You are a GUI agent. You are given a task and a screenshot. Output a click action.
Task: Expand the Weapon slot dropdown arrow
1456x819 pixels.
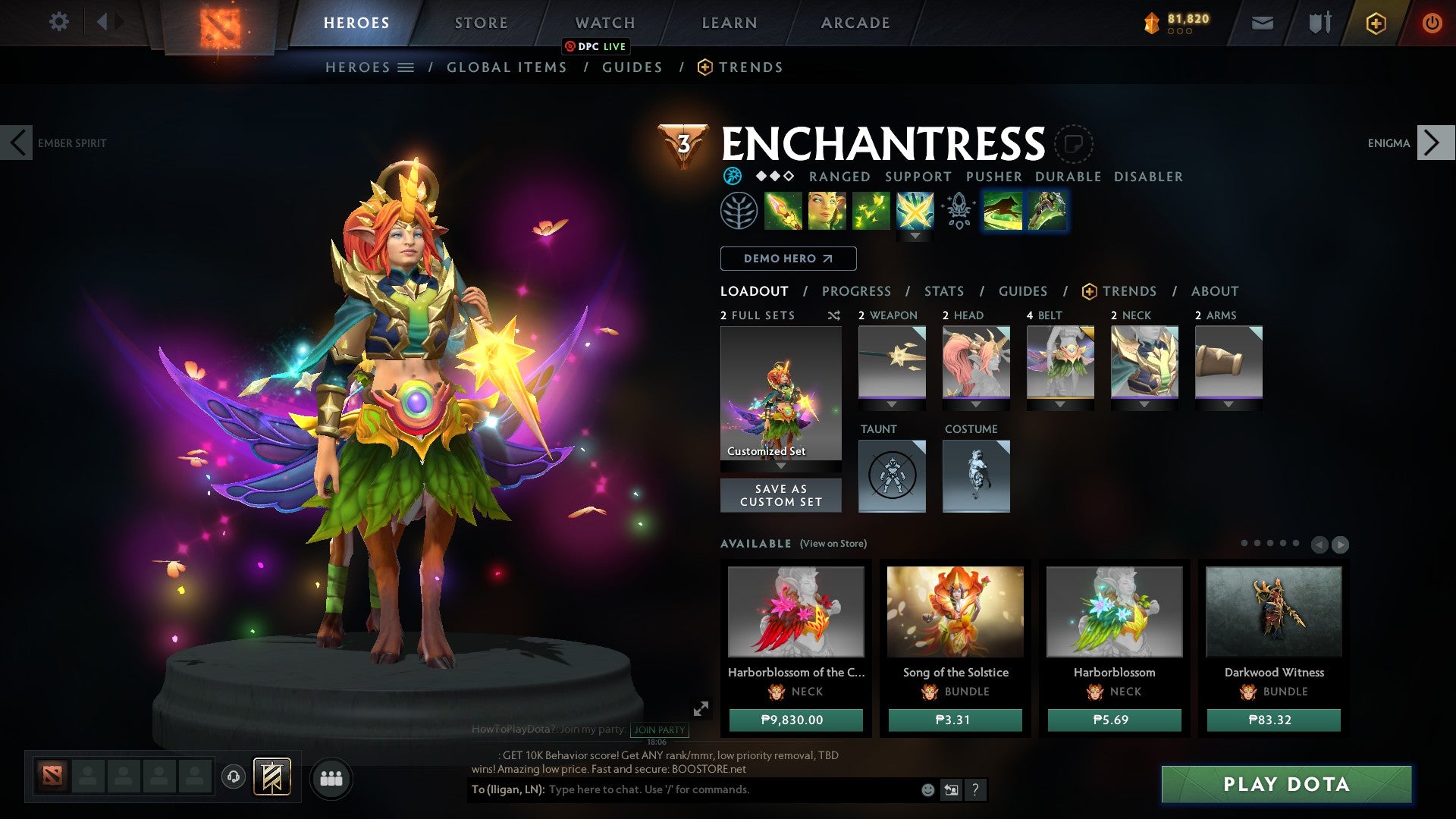891,404
